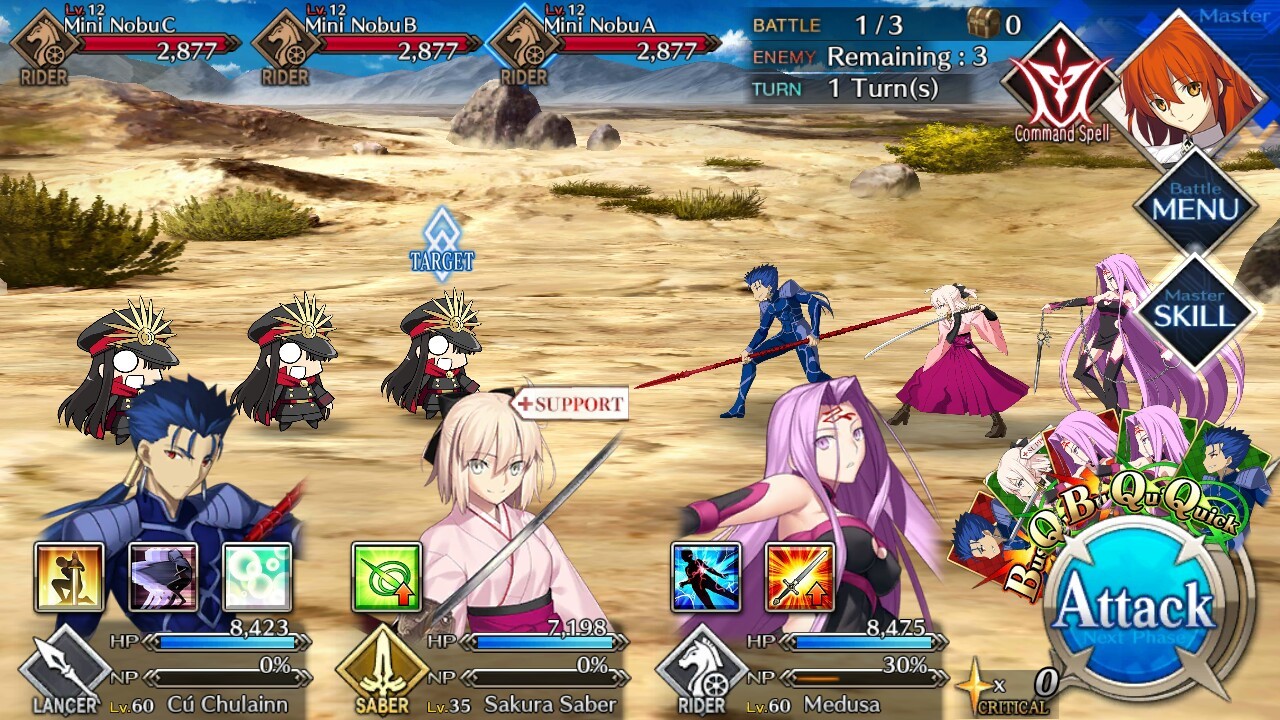This screenshot has width=1280, height=720.
Task: Use Cú Chulainn's dodging silhouette skill
Action: click(163, 577)
